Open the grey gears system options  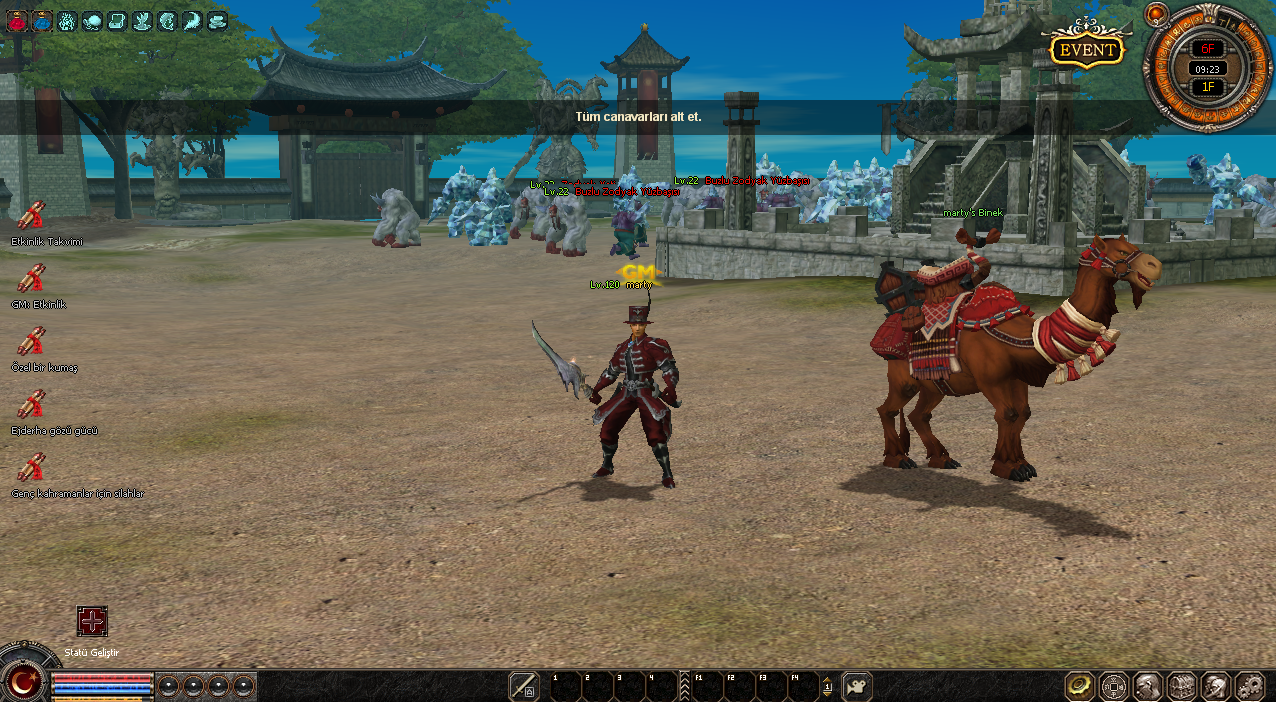1249,686
